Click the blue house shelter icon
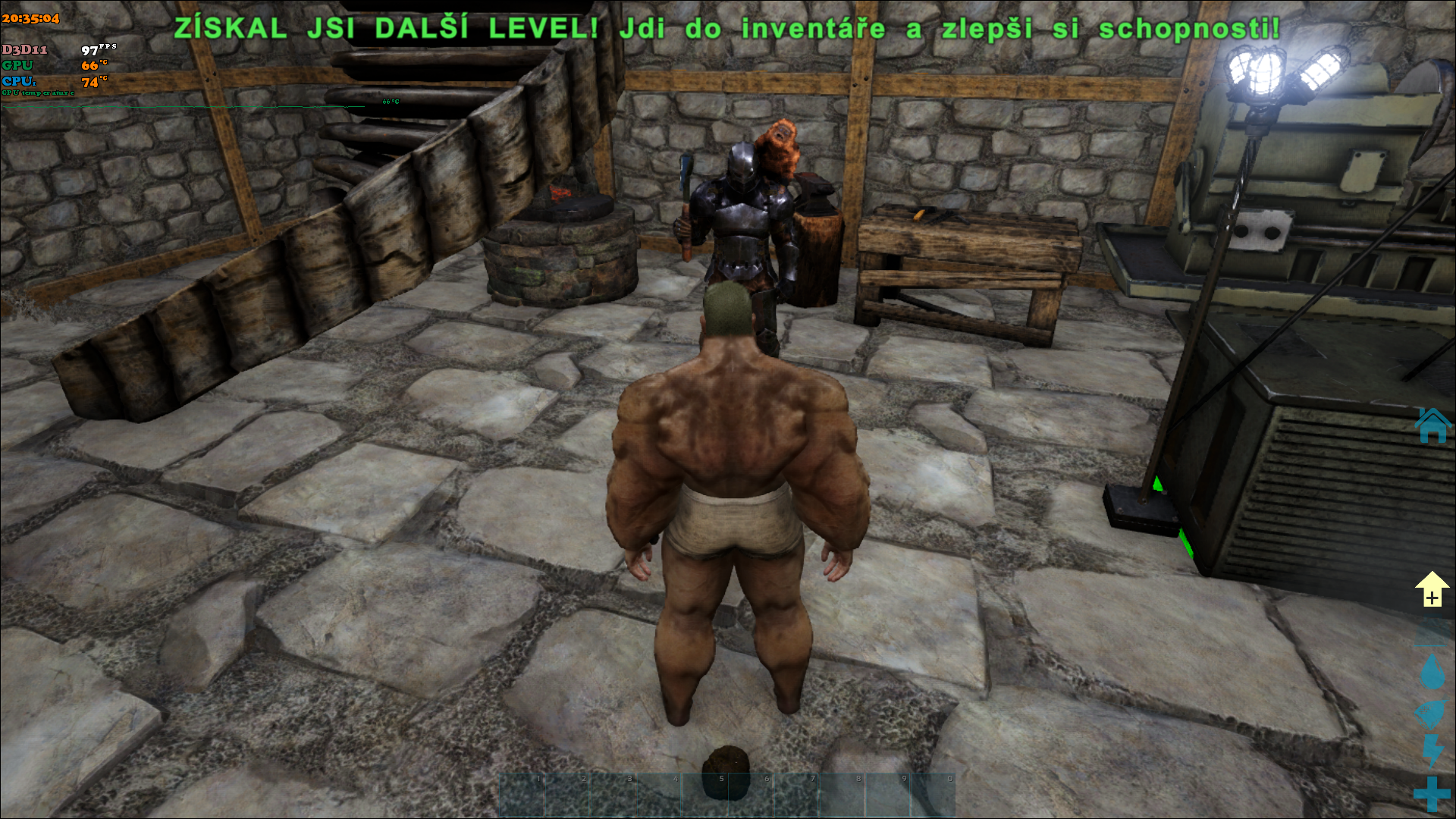Image resolution: width=1456 pixels, height=819 pixels. tap(1432, 425)
